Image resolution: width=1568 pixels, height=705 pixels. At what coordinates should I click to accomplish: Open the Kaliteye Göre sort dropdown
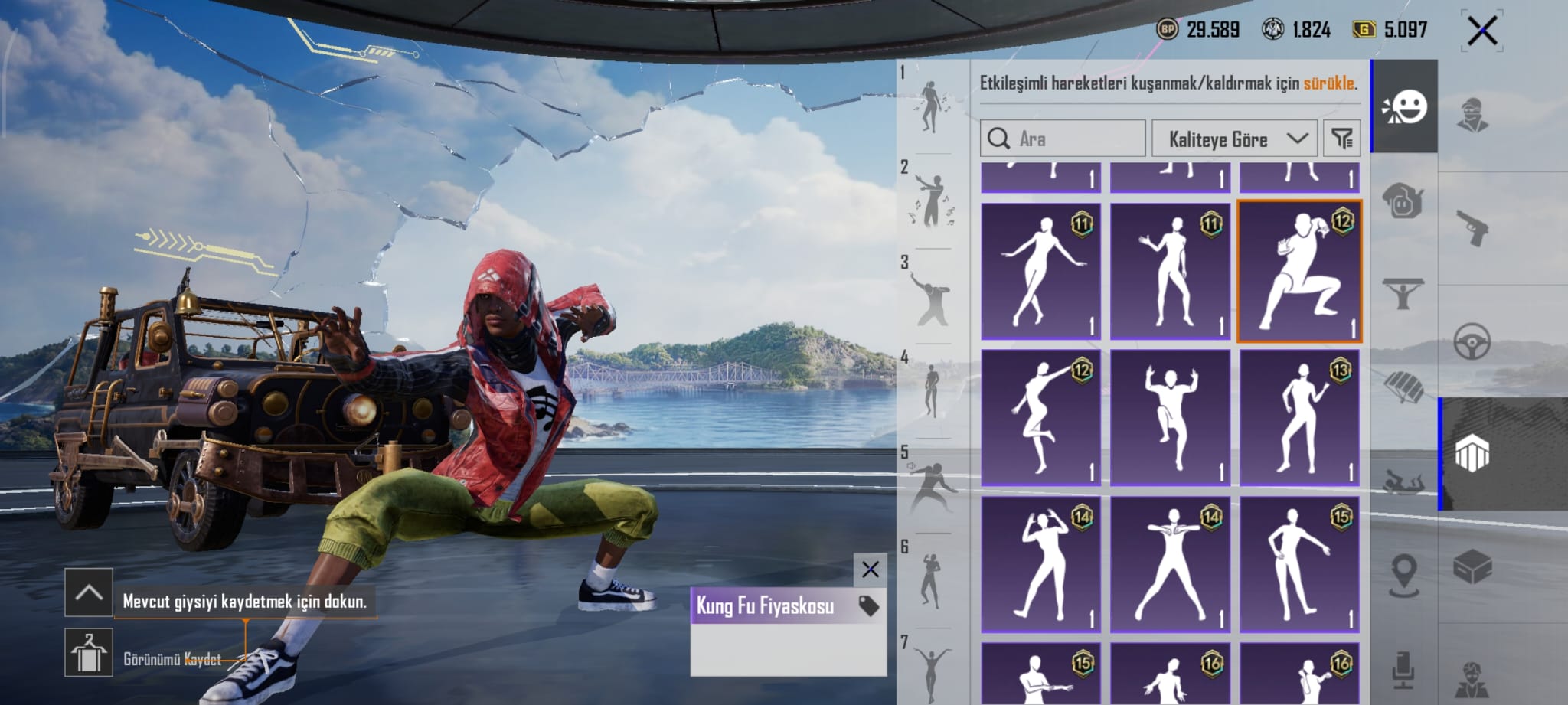1233,139
